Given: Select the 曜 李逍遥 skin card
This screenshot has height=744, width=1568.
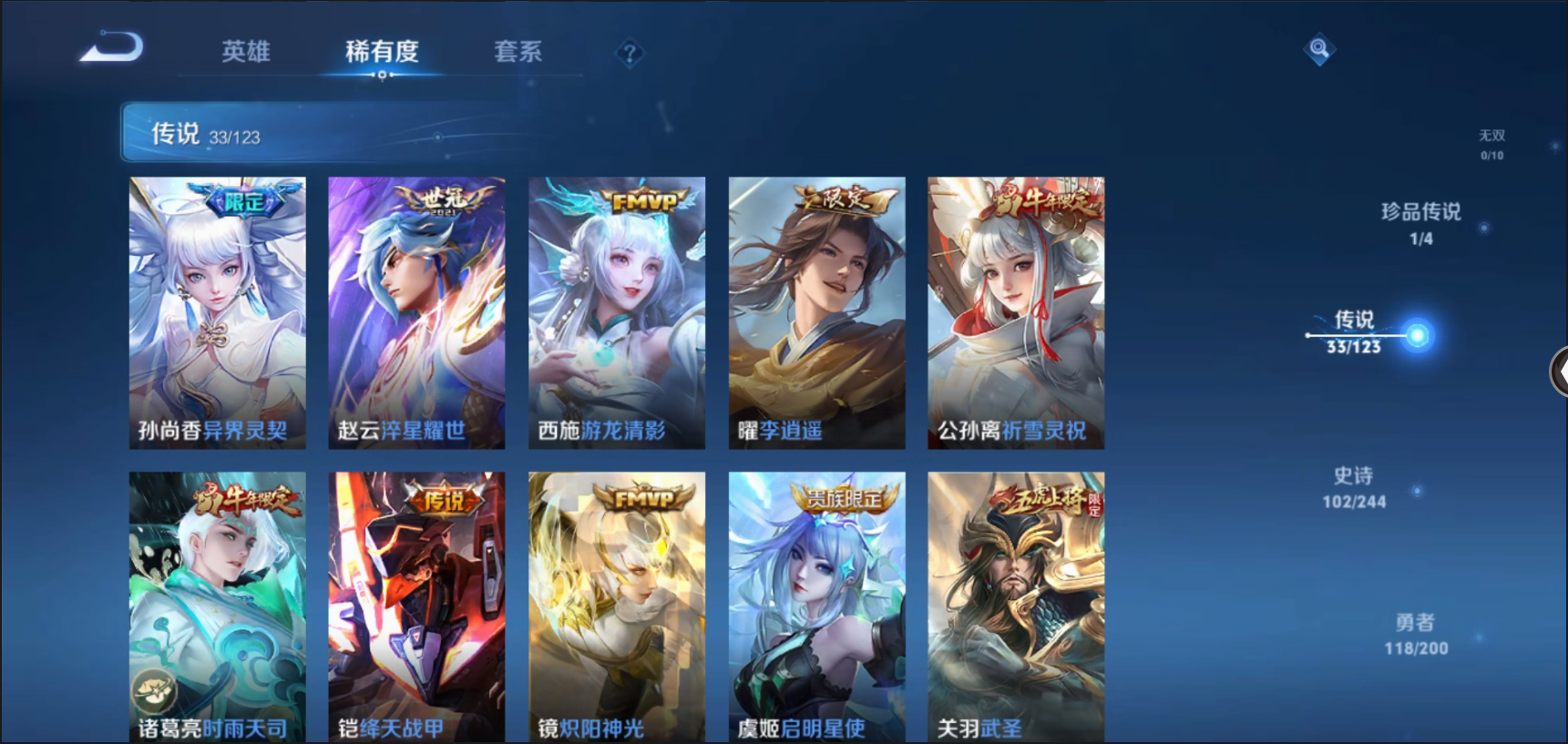Looking at the screenshot, I should tap(816, 312).
